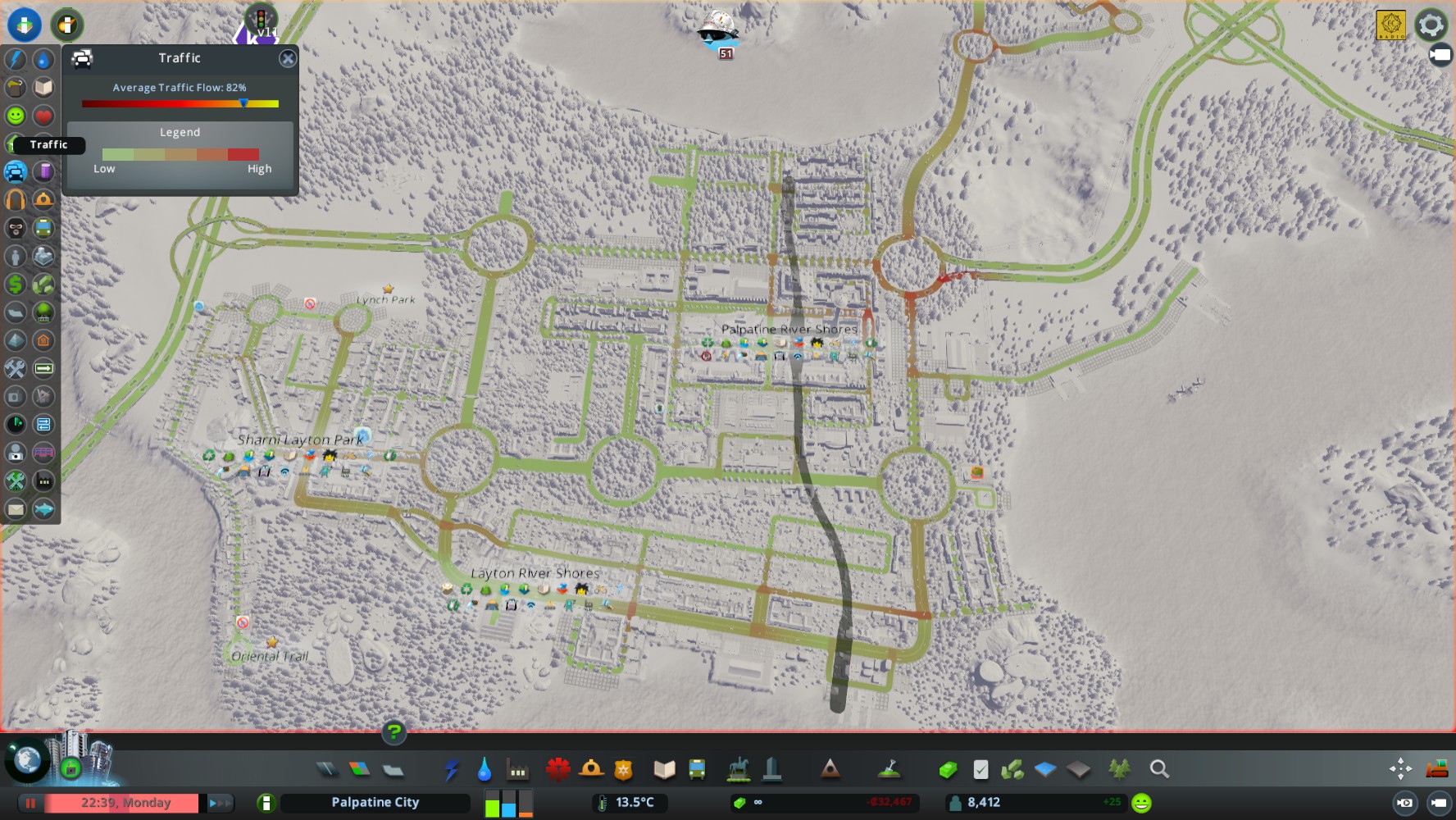Open the happiness smiley info view
This screenshot has height=820, width=1456.
(x=16, y=116)
